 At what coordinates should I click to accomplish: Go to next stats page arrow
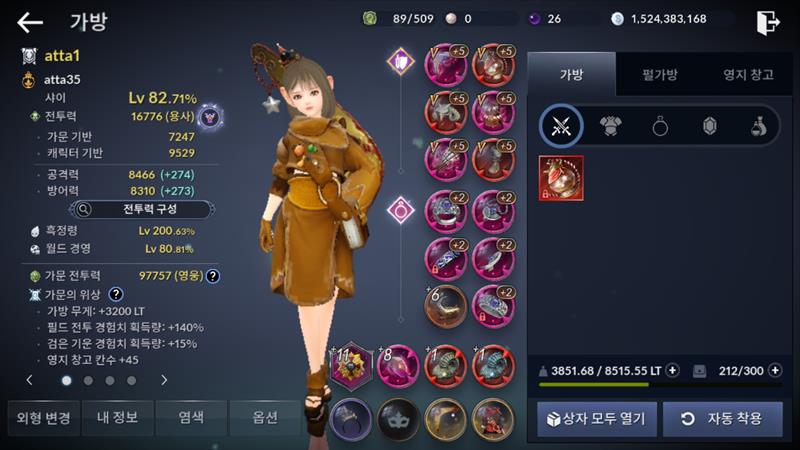point(164,380)
